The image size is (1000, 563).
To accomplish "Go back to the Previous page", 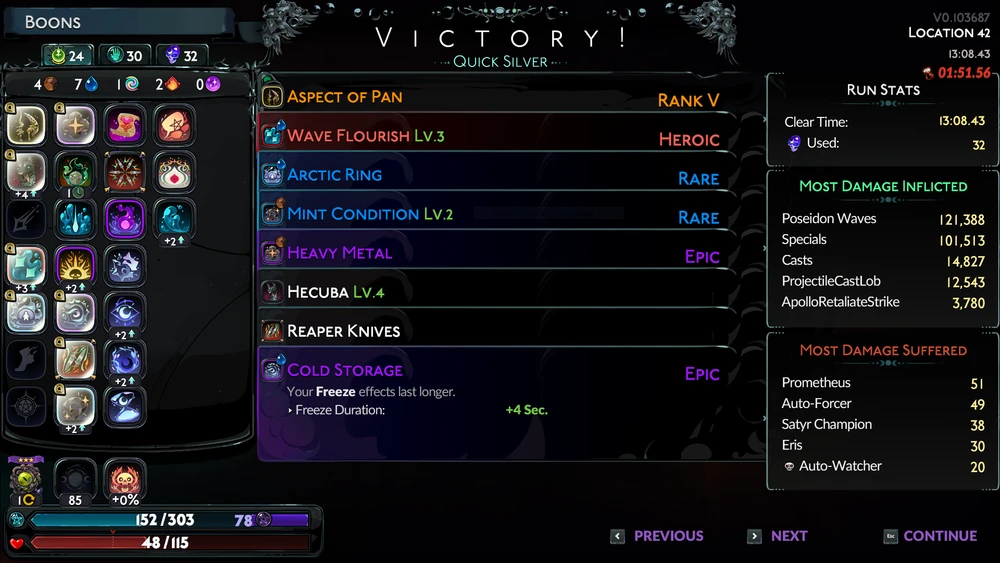I will point(658,536).
